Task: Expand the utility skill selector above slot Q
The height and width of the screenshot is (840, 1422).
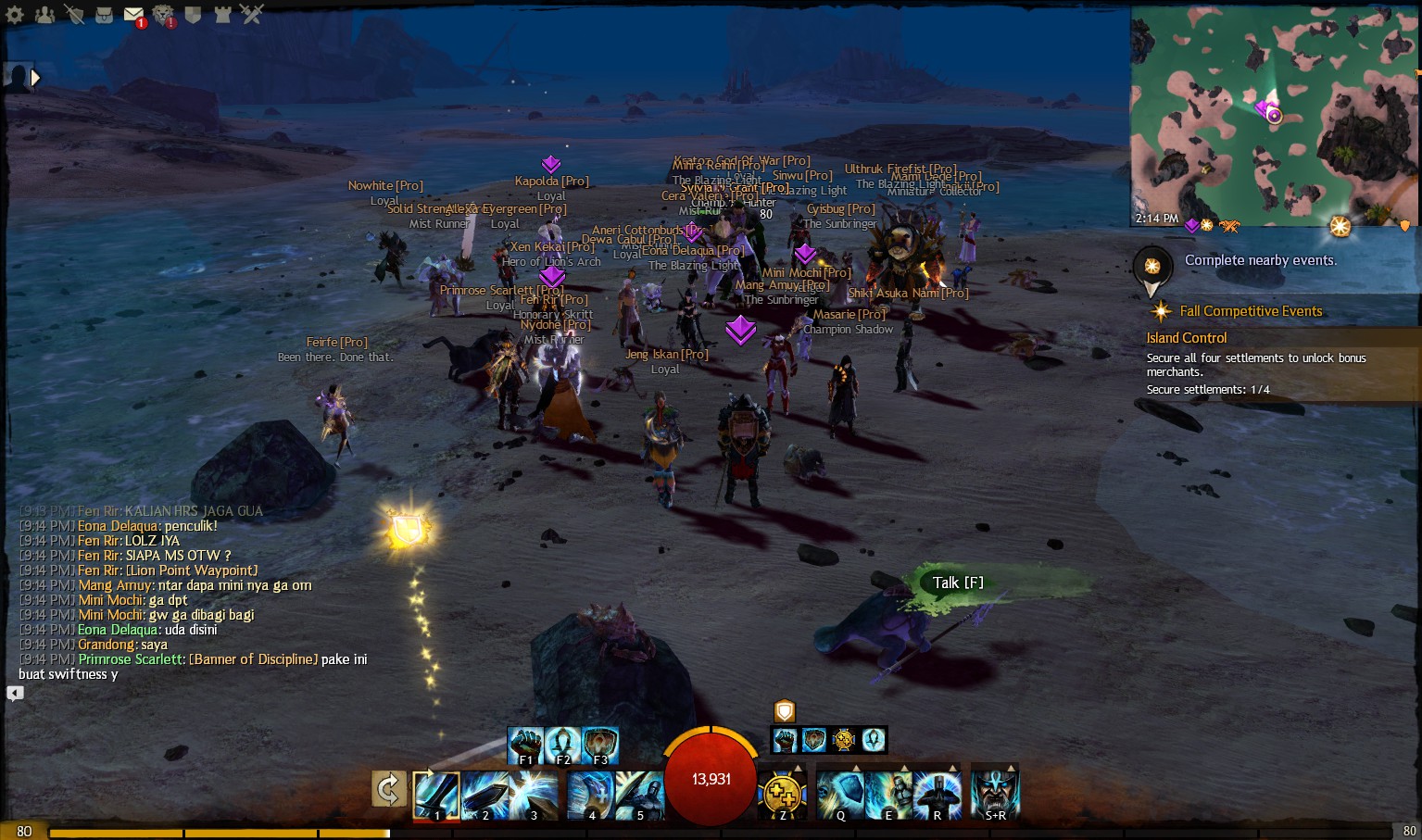Action: pos(857,767)
